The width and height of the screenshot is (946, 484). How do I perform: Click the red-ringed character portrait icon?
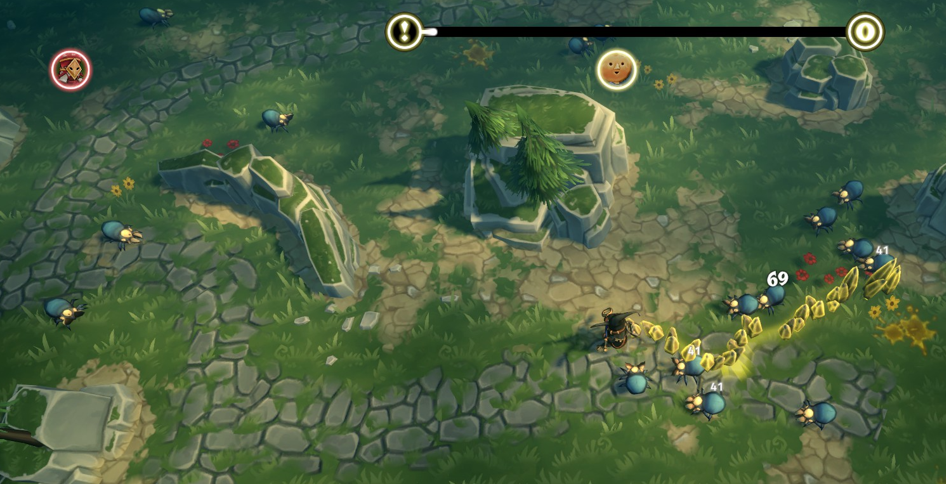tap(71, 69)
